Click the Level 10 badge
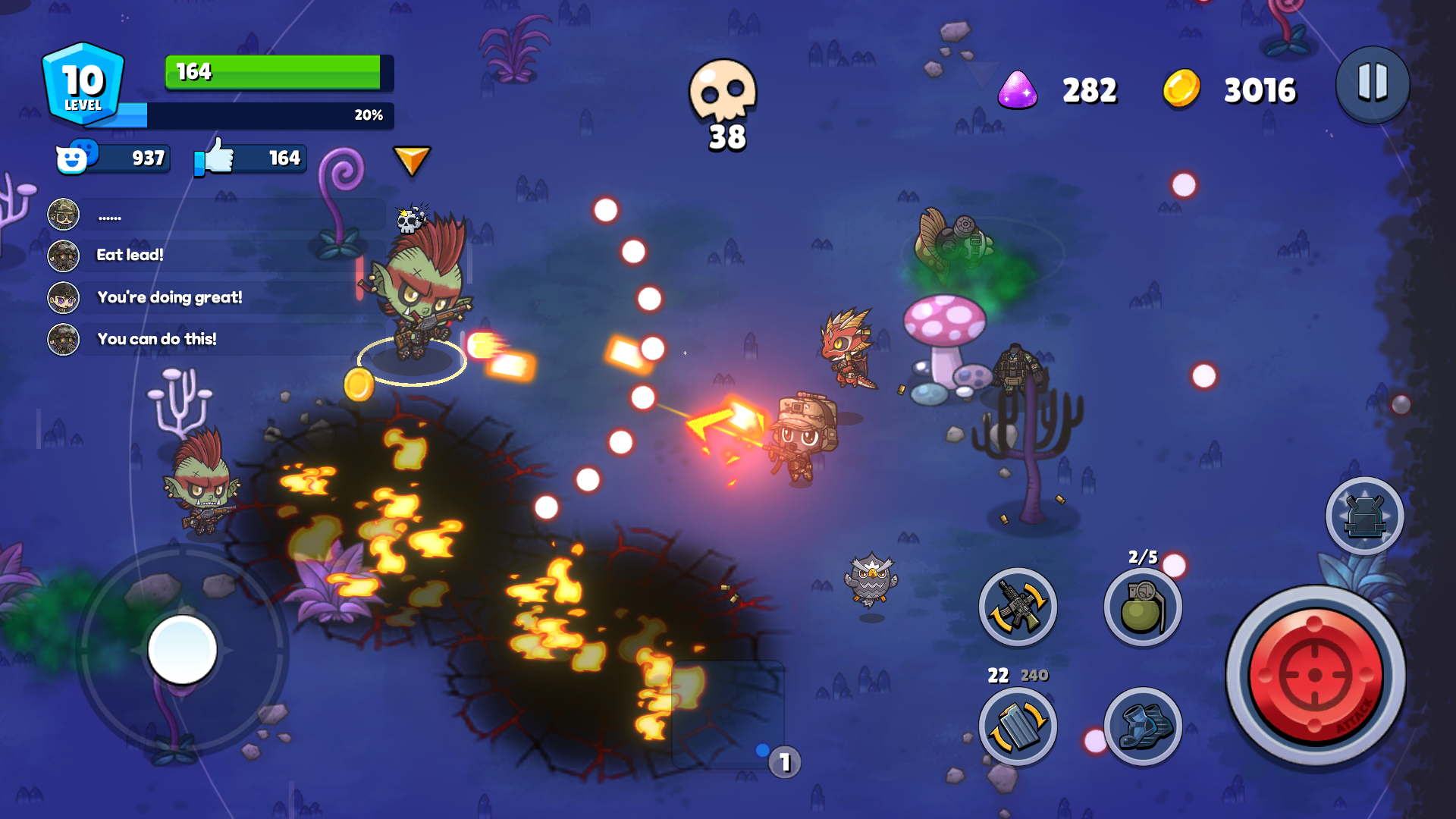This screenshot has width=1456, height=819. tap(83, 83)
